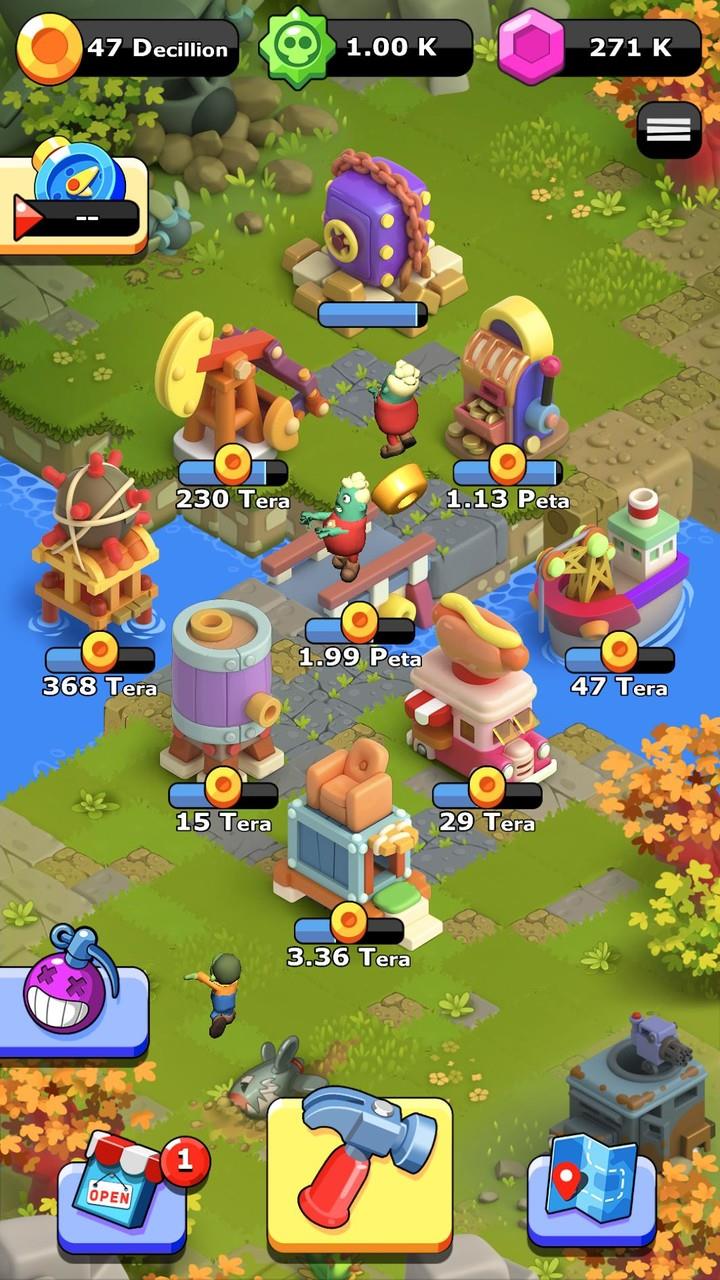Image resolution: width=720 pixels, height=1280 pixels.
Task: Collect the 1.13 Peta coin
Action: tap(508, 463)
